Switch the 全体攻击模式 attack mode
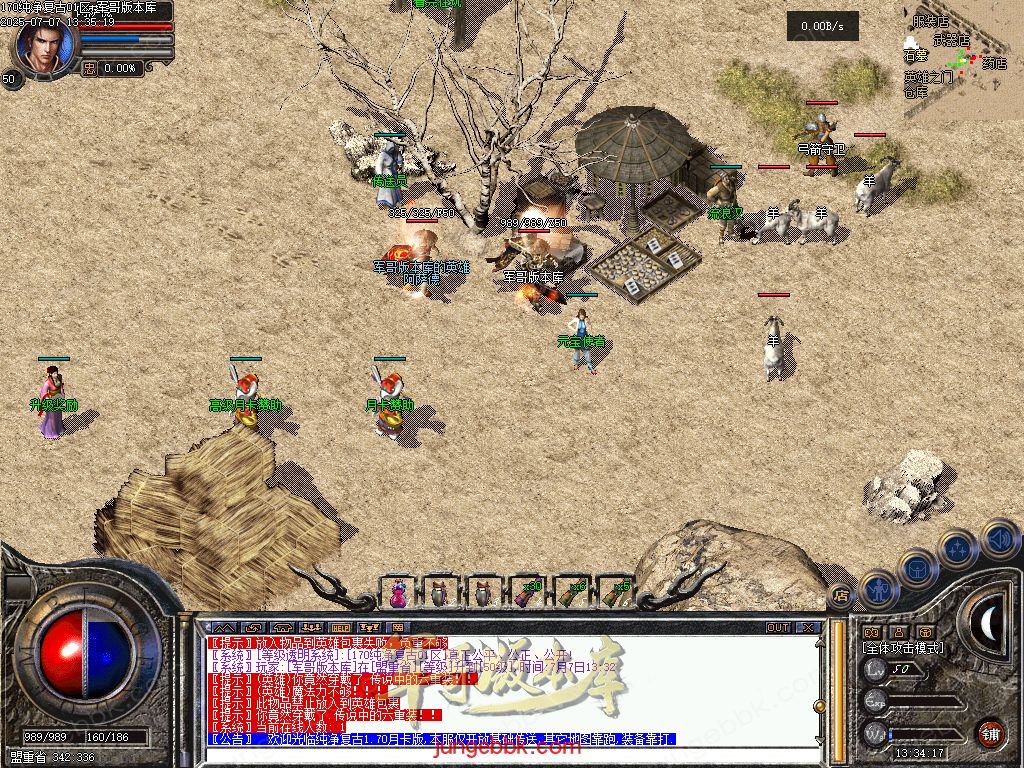Image resolution: width=1024 pixels, height=768 pixels. coord(903,648)
